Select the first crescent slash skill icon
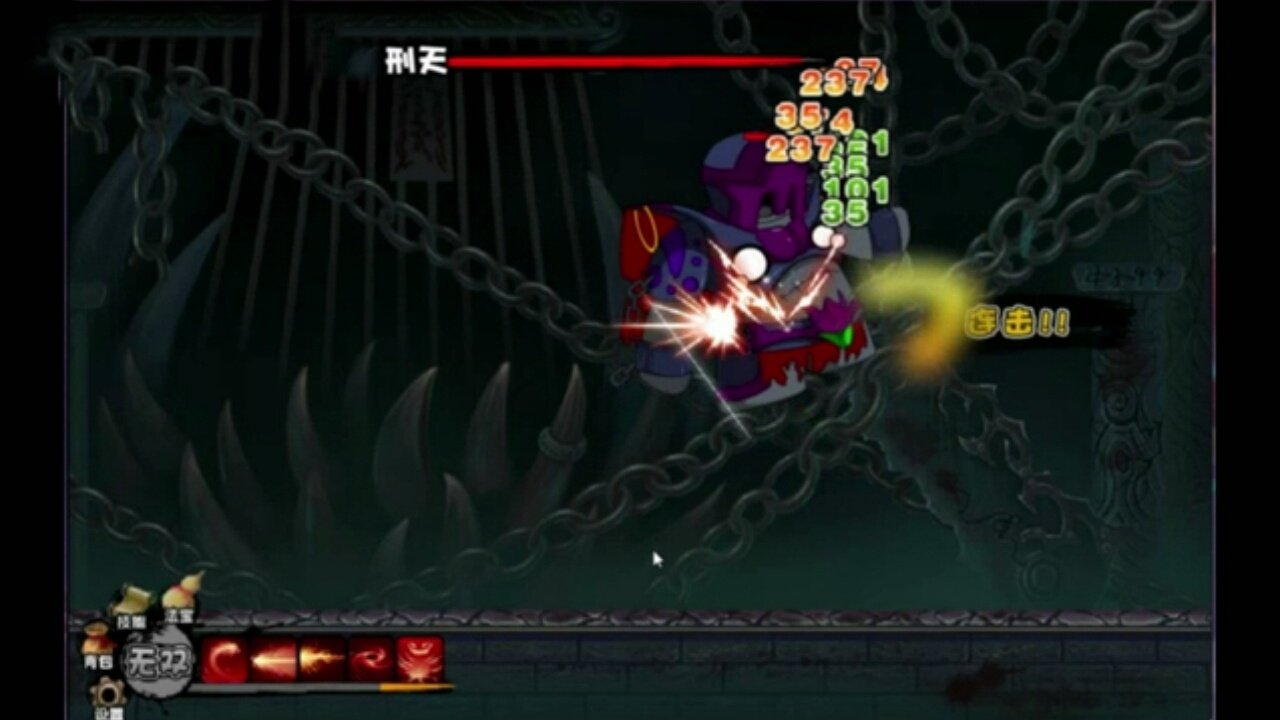1280x720 pixels. [225, 657]
